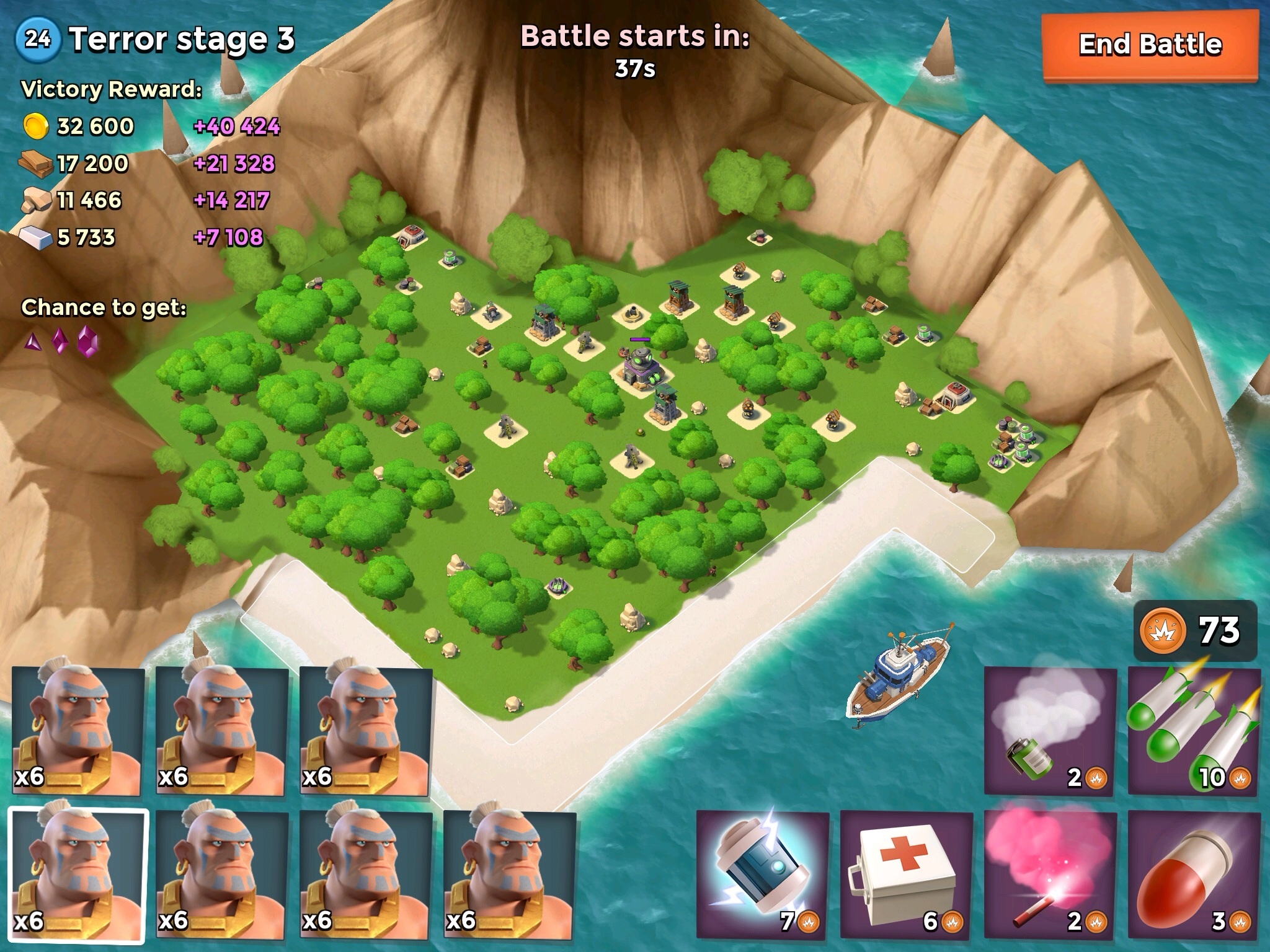Select the Shock Bomb ability
The image size is (1270, 952).
point(762,874)
